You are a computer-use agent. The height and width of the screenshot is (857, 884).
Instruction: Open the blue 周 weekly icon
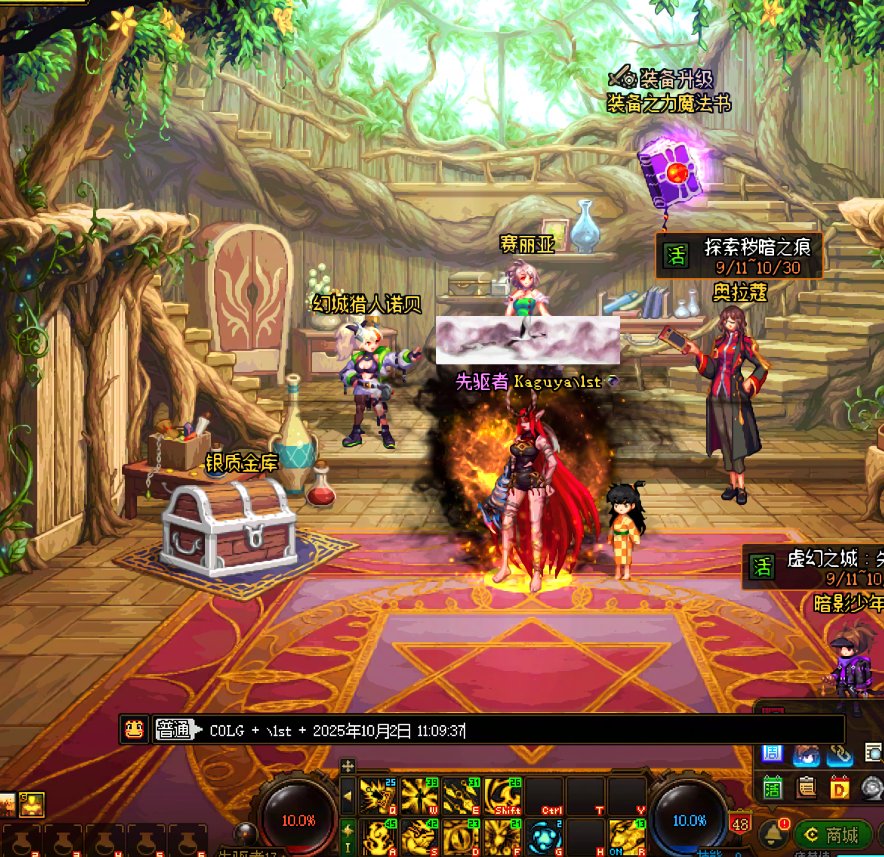point(772,753)
